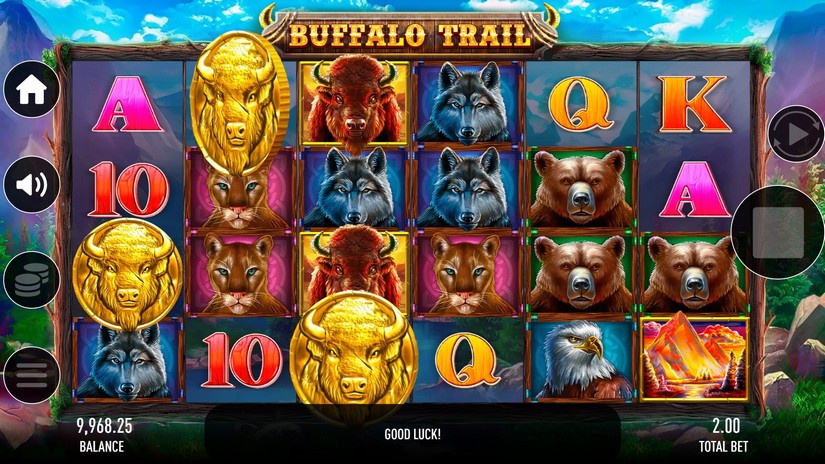Toggle the game sound
The width and height of the screenshot is (825, 464).
tap(31, 185)
